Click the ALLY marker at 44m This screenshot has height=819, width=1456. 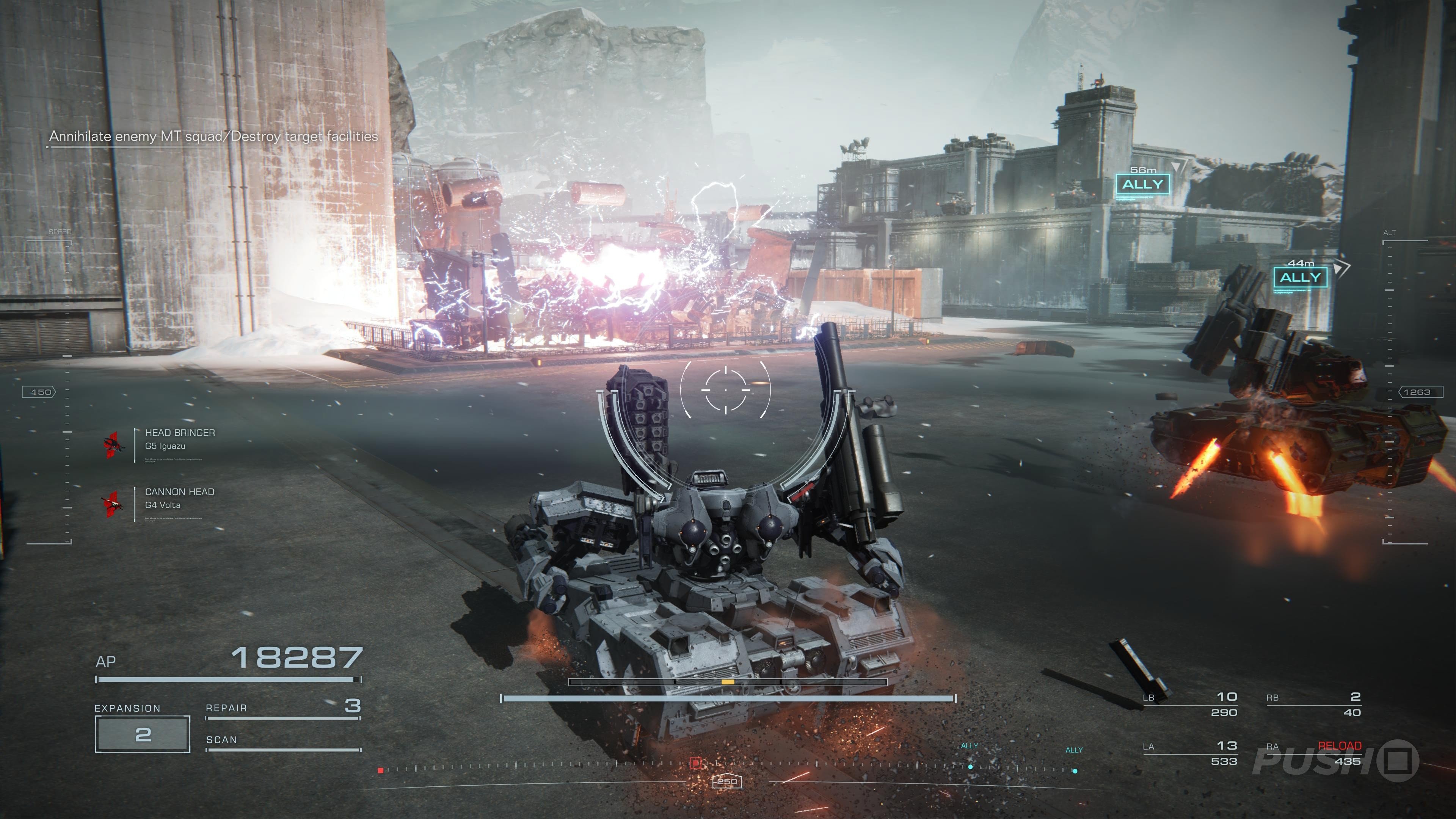point(1300,278)
